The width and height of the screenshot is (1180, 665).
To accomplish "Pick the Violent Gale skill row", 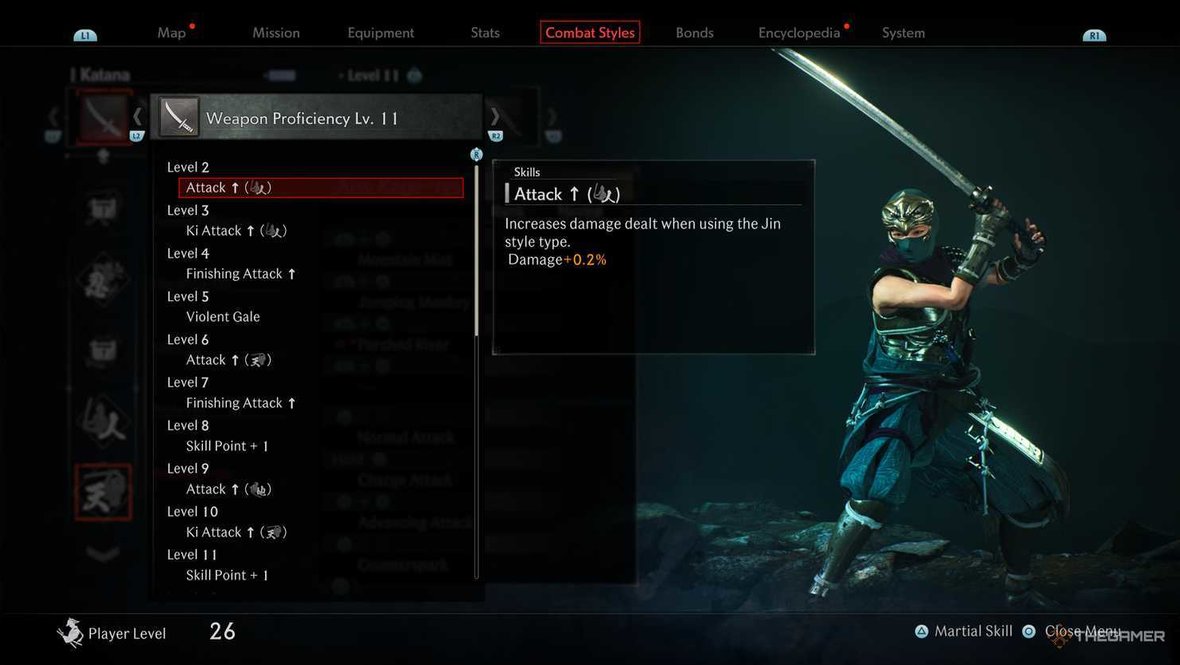I will click(223, 317).
